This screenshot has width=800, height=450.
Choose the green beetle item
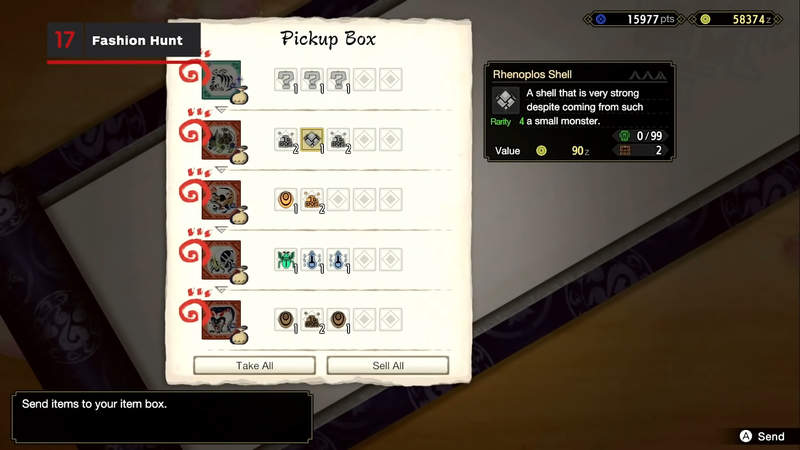click(x=286, y=260)
